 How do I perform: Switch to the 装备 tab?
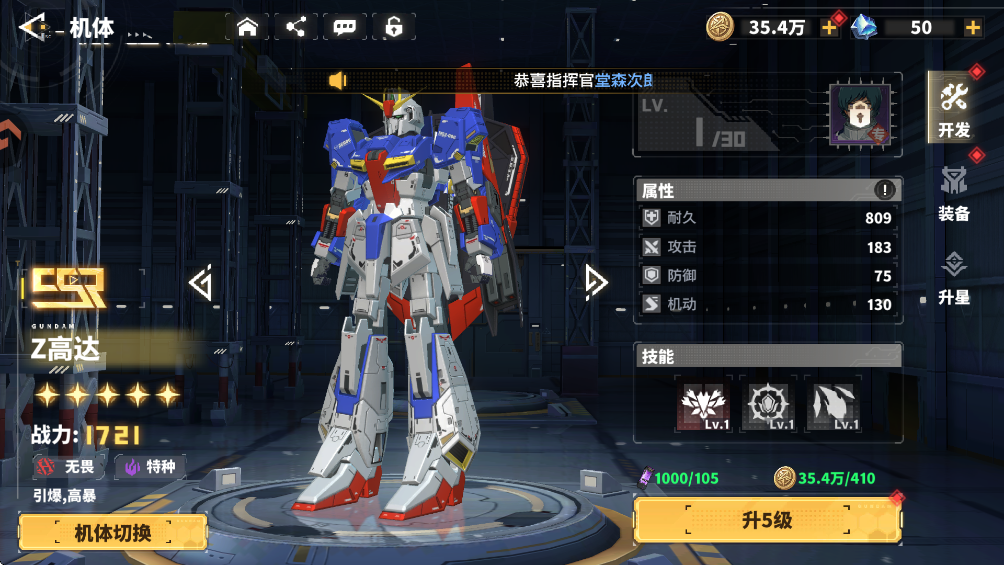[954, 192]
